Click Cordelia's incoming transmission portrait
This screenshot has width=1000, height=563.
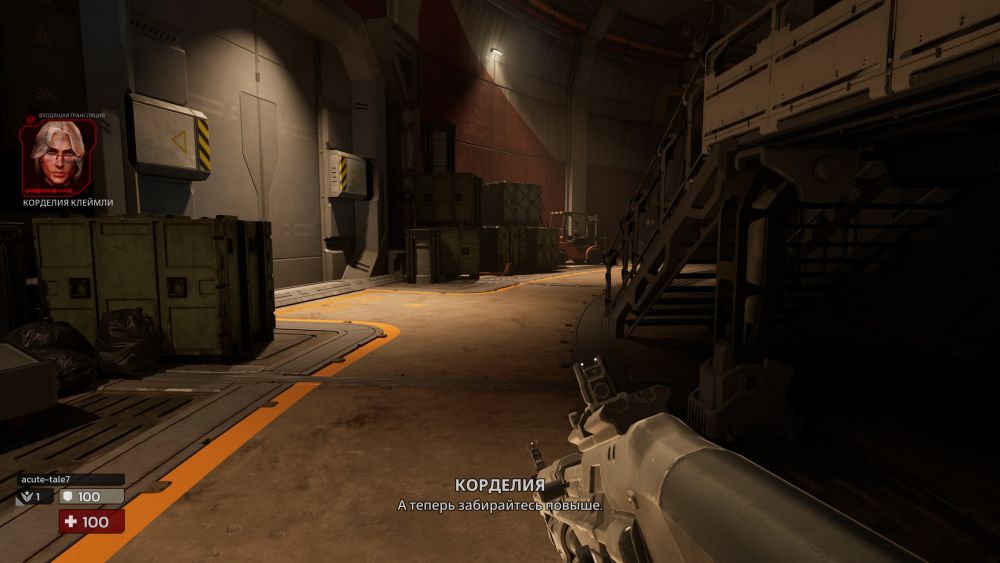(60, 157)
